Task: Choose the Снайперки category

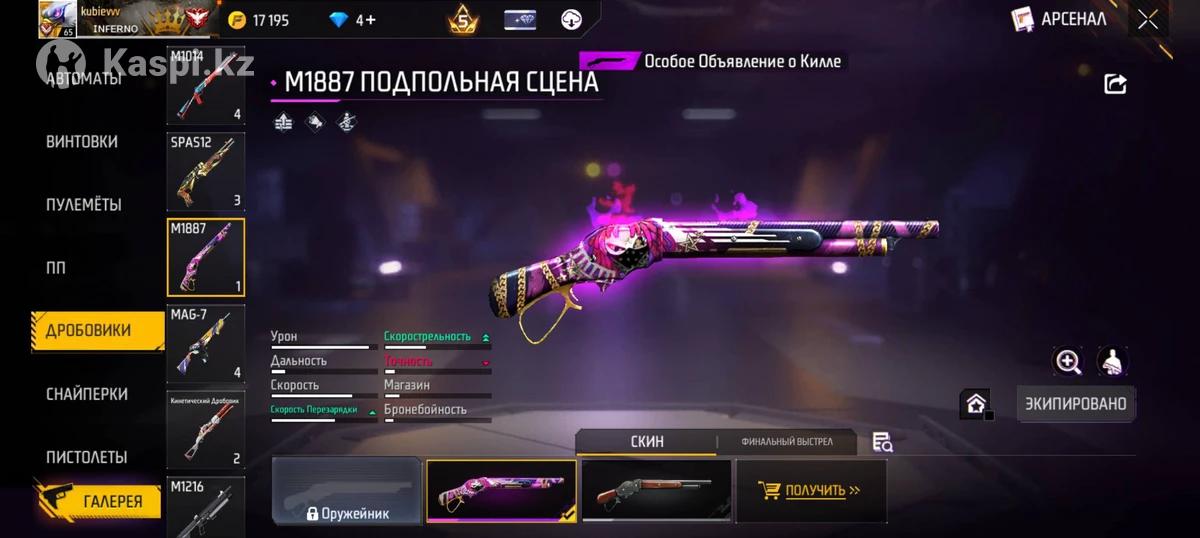Action: (x=86, y=394)
